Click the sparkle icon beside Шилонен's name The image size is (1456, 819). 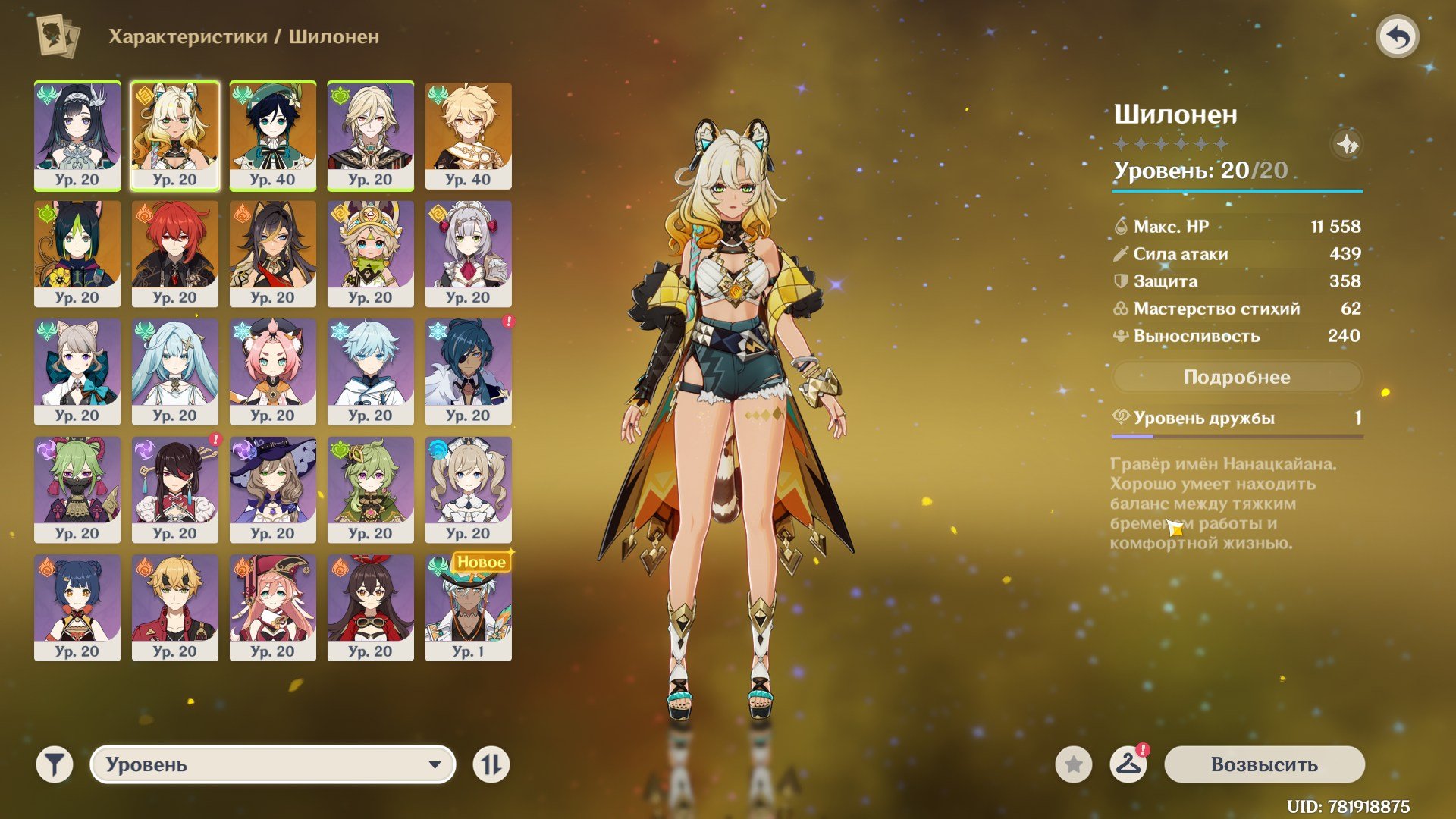click(1347, 144)
